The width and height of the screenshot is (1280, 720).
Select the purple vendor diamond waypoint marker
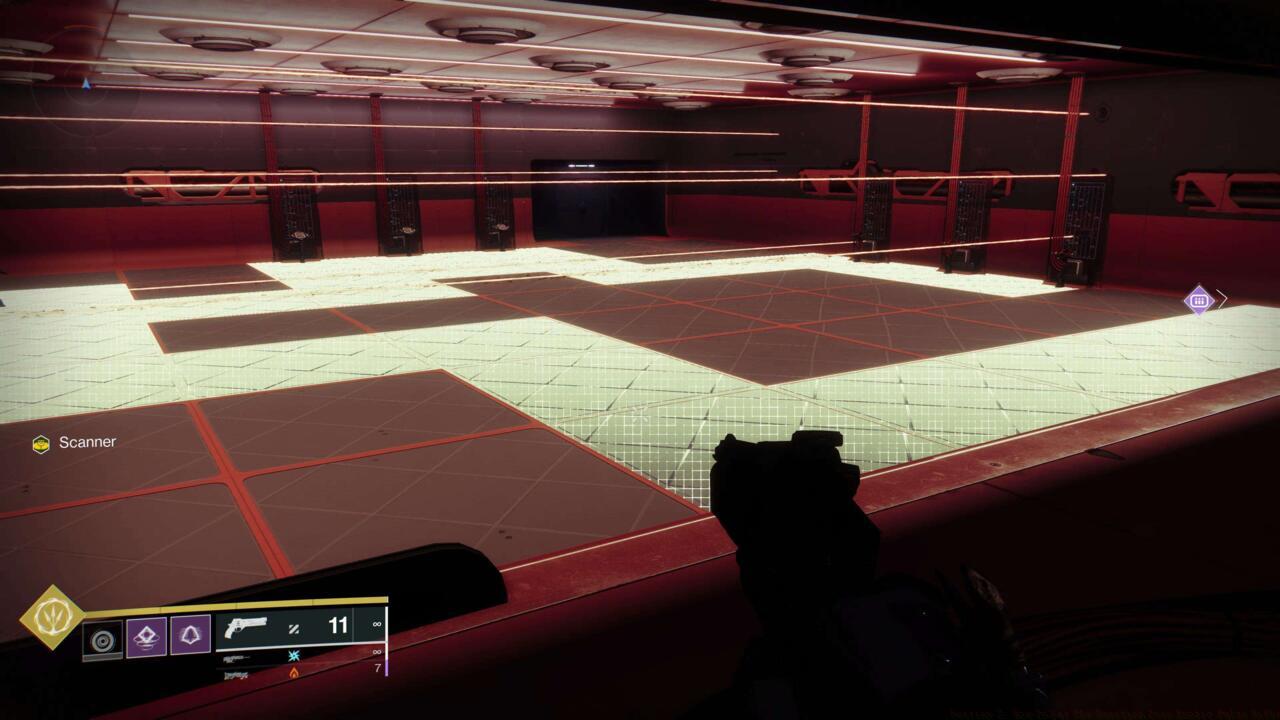1199,298
